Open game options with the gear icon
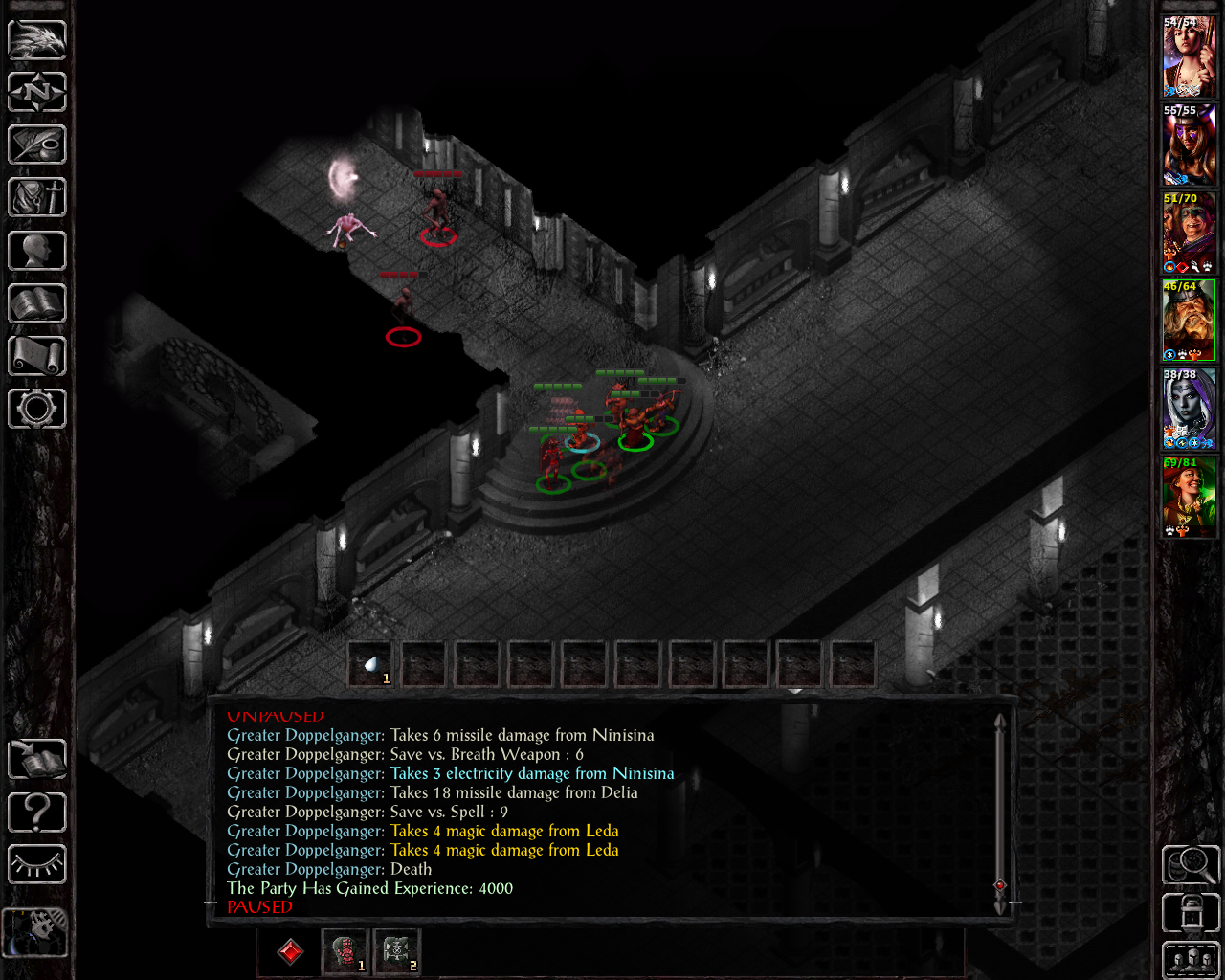Screen dimensions: 1225x980 (37, 409)
